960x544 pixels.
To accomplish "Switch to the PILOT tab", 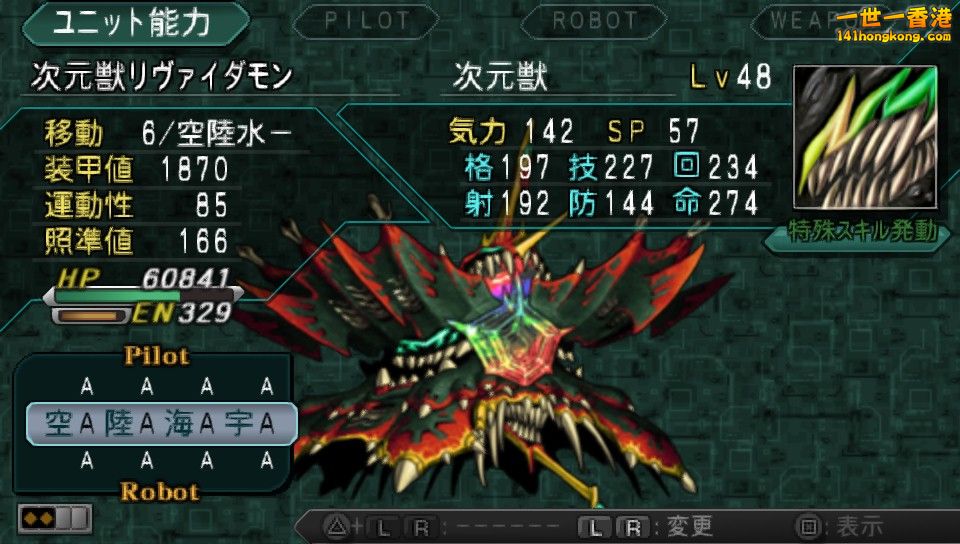I will 367,21.
